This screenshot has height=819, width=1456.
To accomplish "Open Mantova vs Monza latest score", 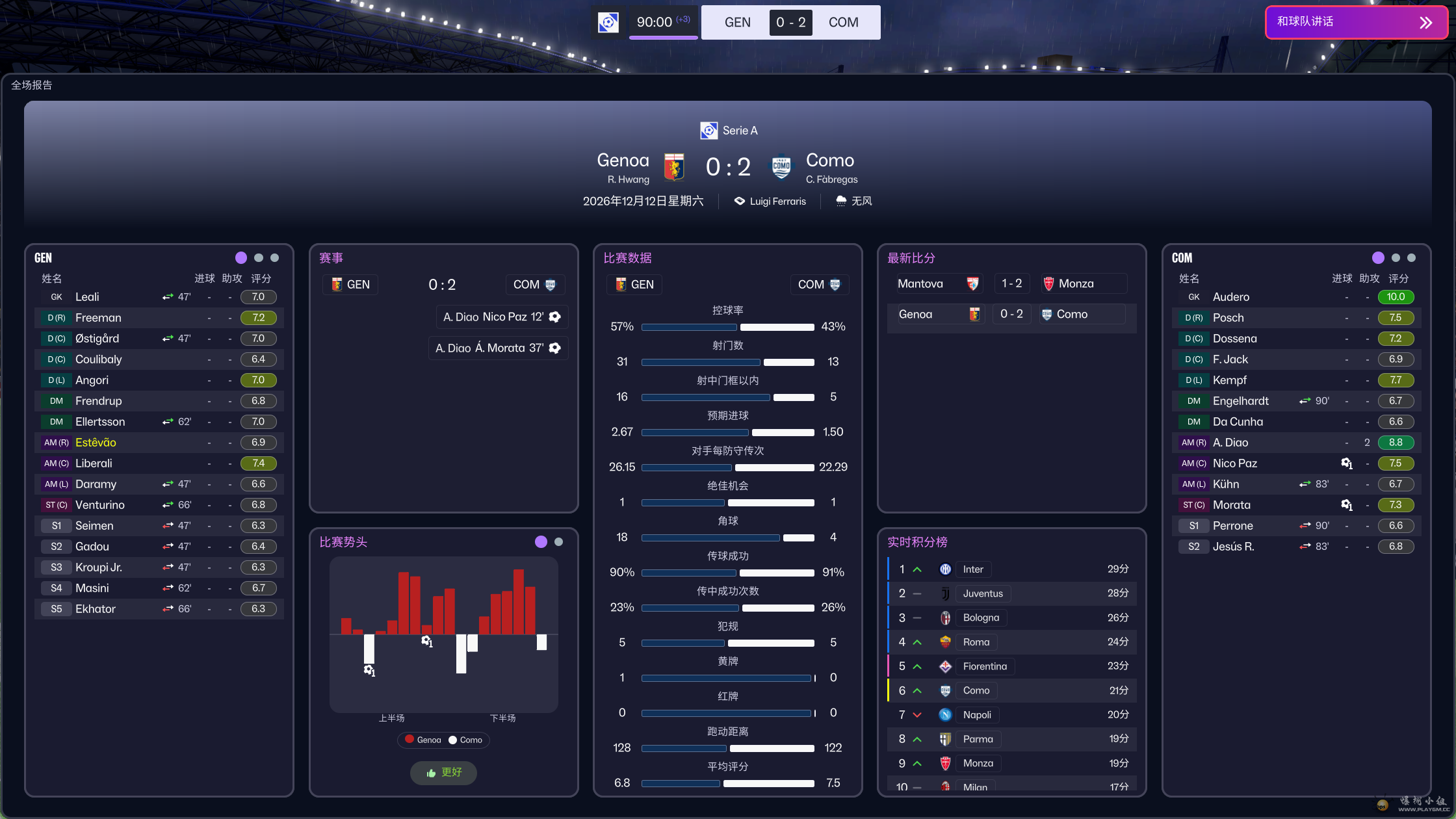I will coord(1011,284).
